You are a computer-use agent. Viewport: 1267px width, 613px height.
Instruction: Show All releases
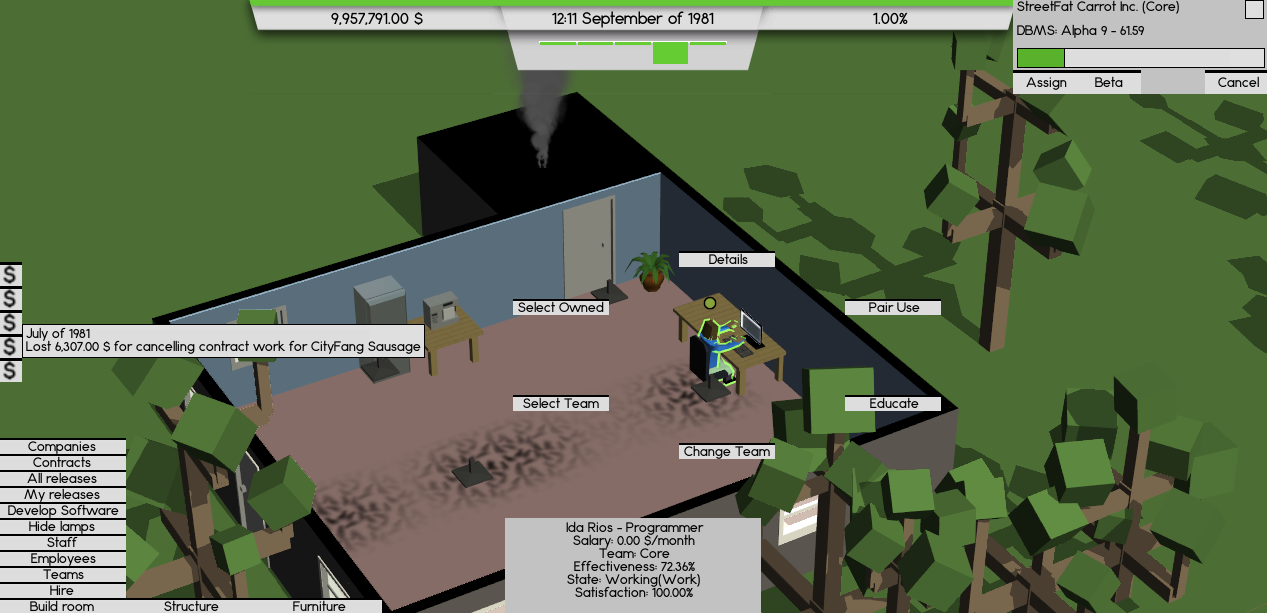point(62,479)
